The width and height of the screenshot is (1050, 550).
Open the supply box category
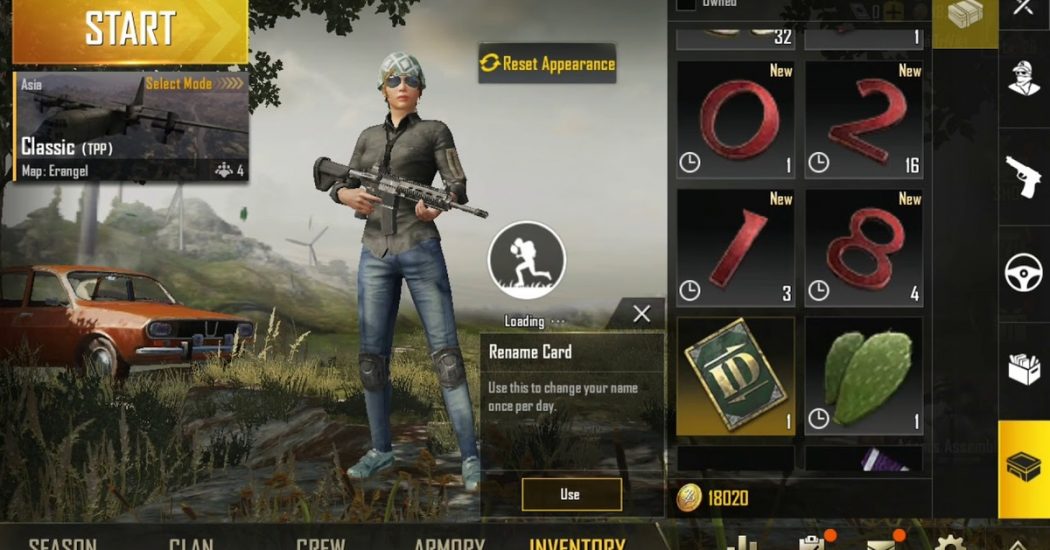(1024, 370)
